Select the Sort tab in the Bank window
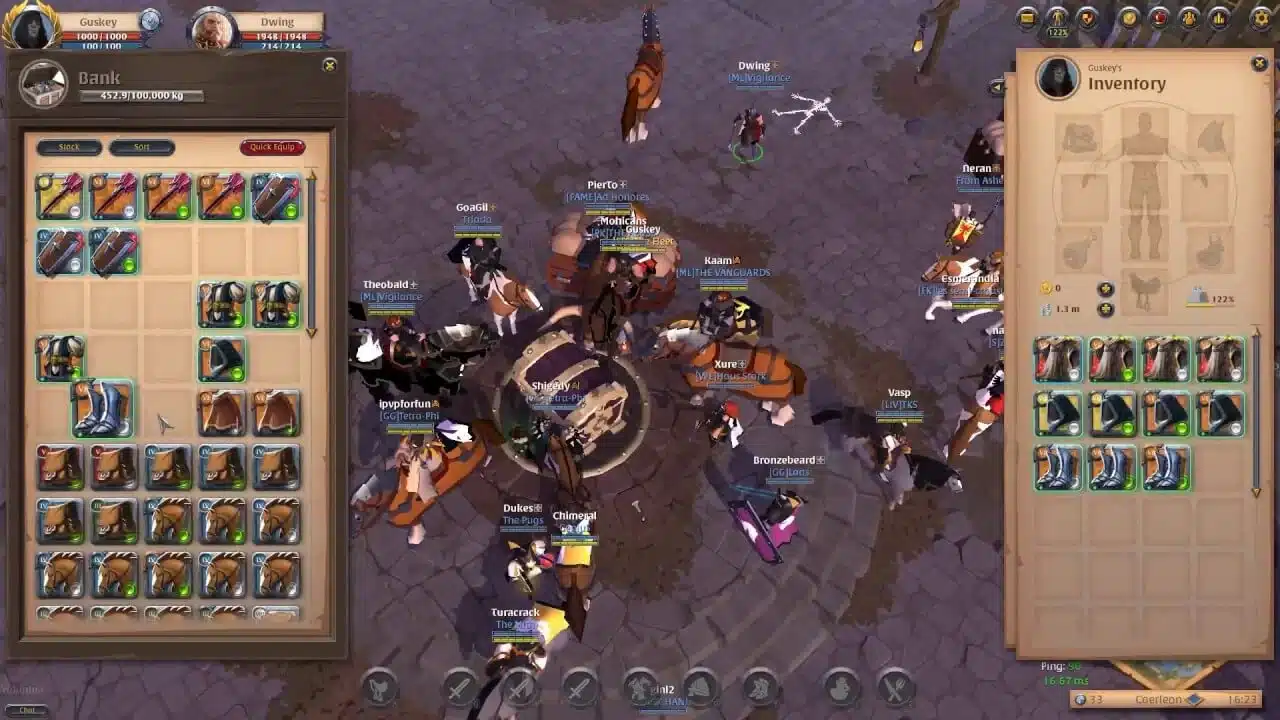1280x720 pixels. click(x=142, y=147)
